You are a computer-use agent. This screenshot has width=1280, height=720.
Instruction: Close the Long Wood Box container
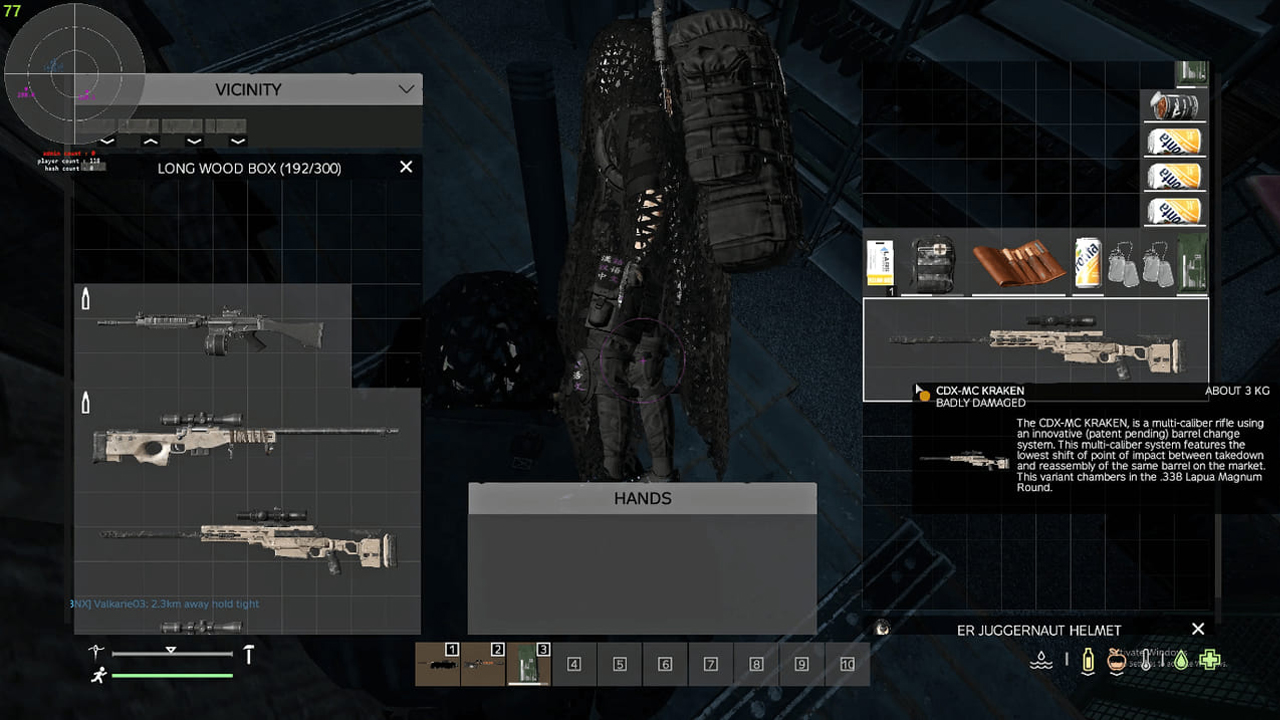coord(406,167)
